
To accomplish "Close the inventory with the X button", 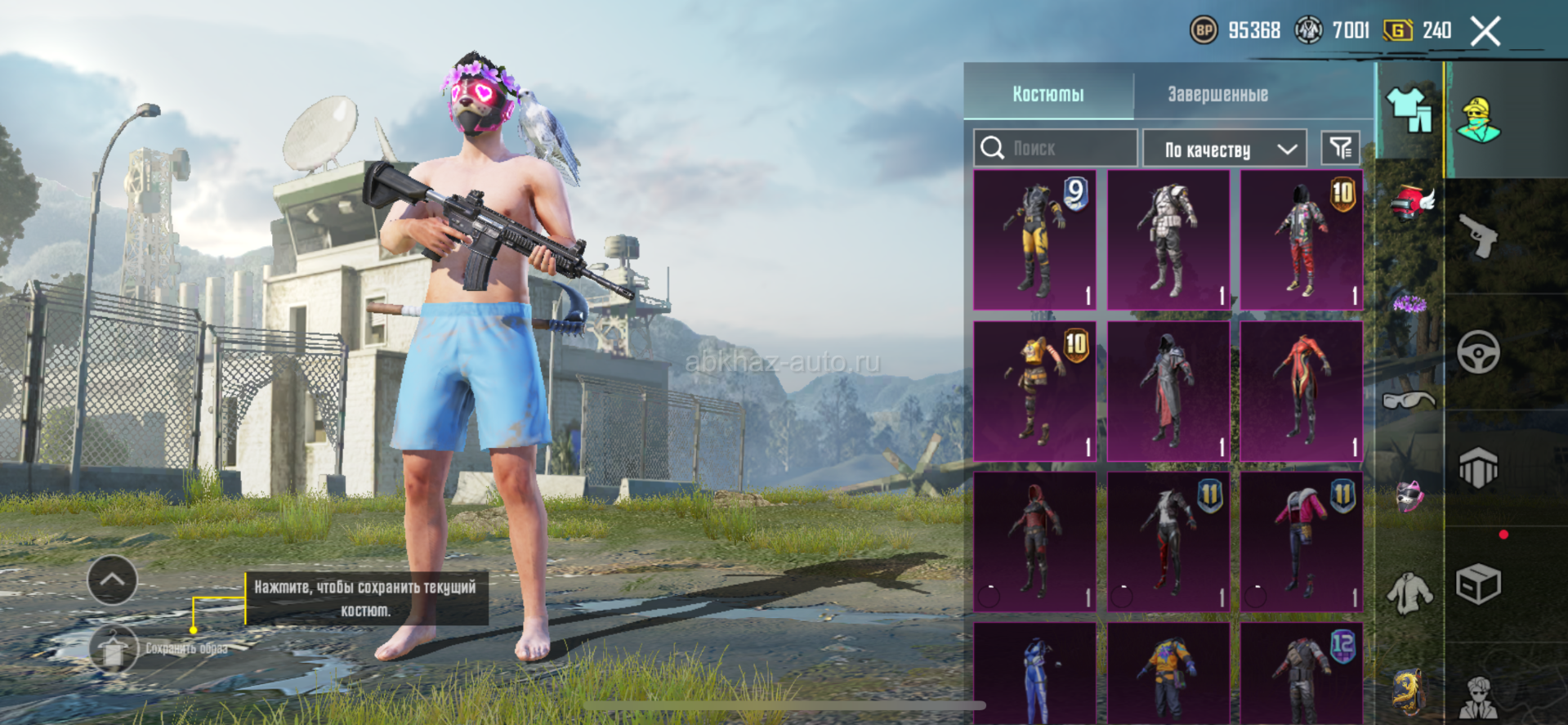I will click(1485, 32).
